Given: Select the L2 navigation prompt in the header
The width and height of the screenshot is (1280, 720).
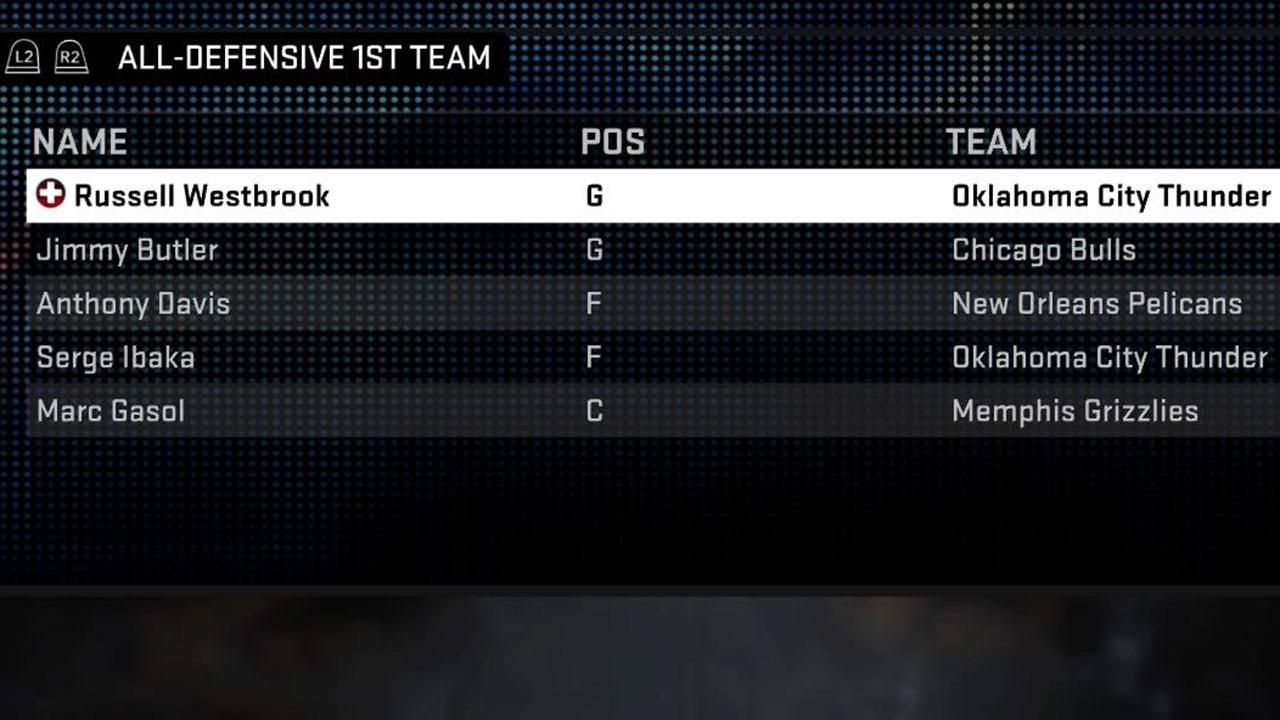Looking at the screenshot, I should tap(22, 57).
